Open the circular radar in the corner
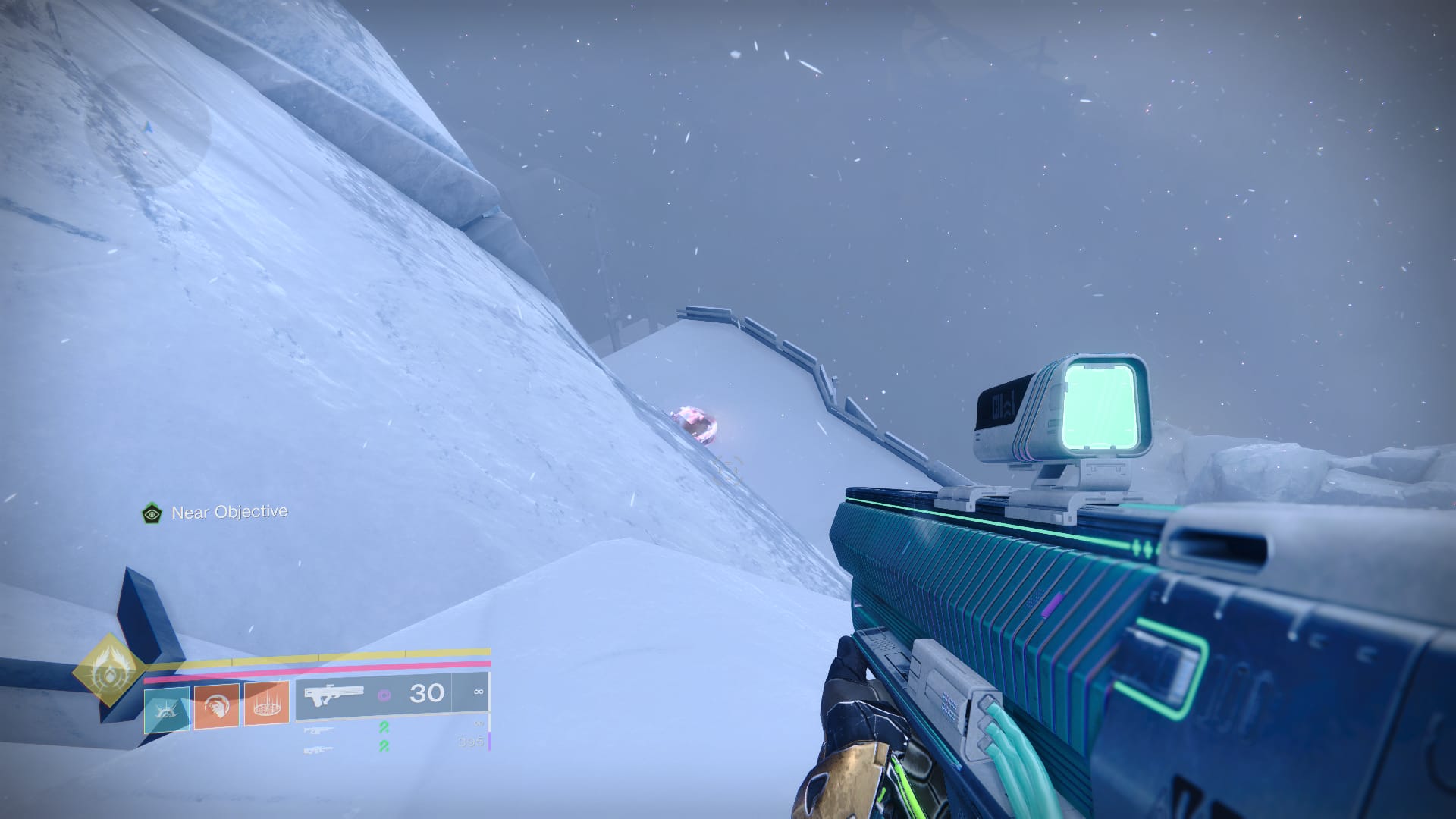 pos(148,127)
